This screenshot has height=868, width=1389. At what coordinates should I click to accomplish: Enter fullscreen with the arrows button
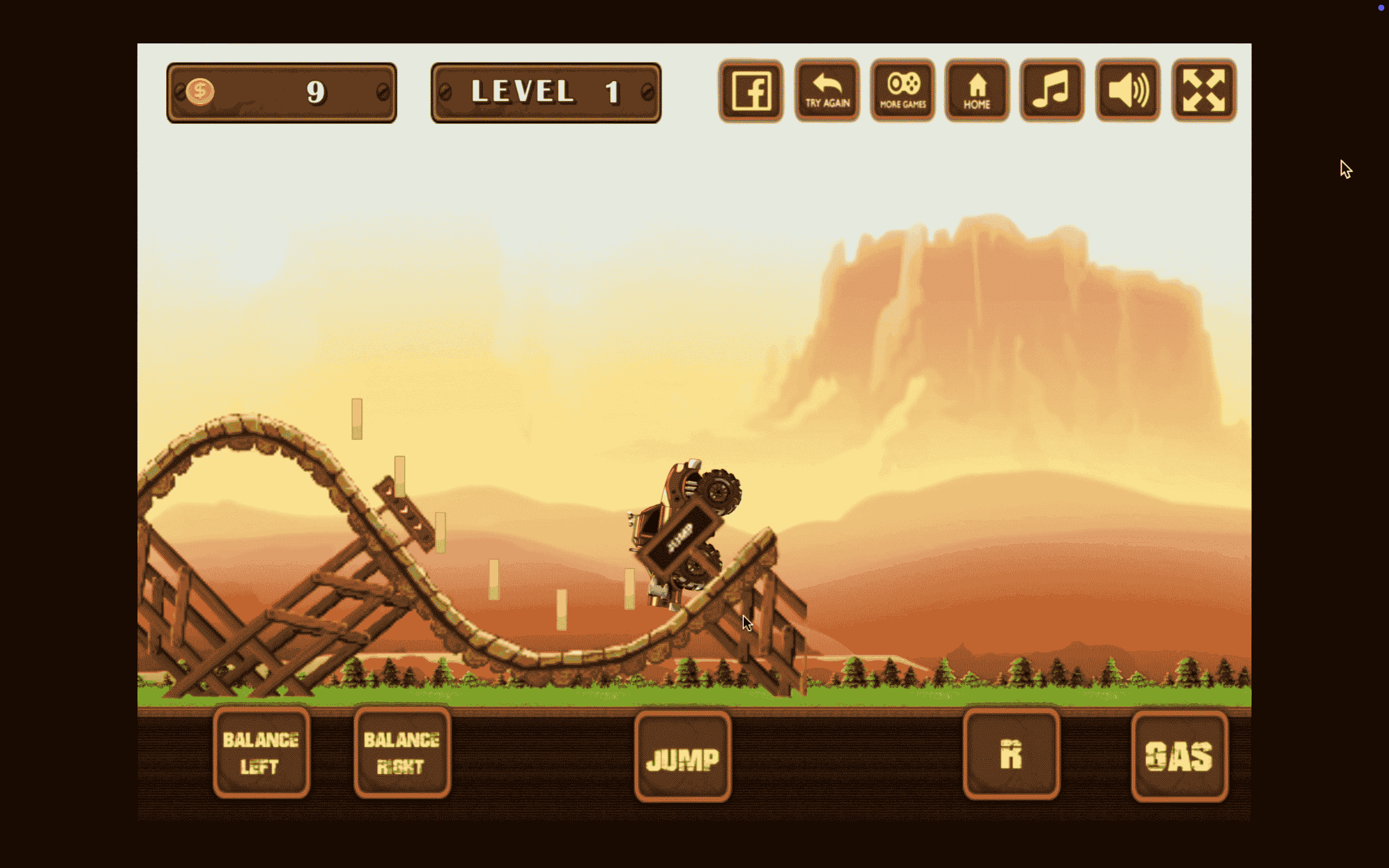point(1204,91)
